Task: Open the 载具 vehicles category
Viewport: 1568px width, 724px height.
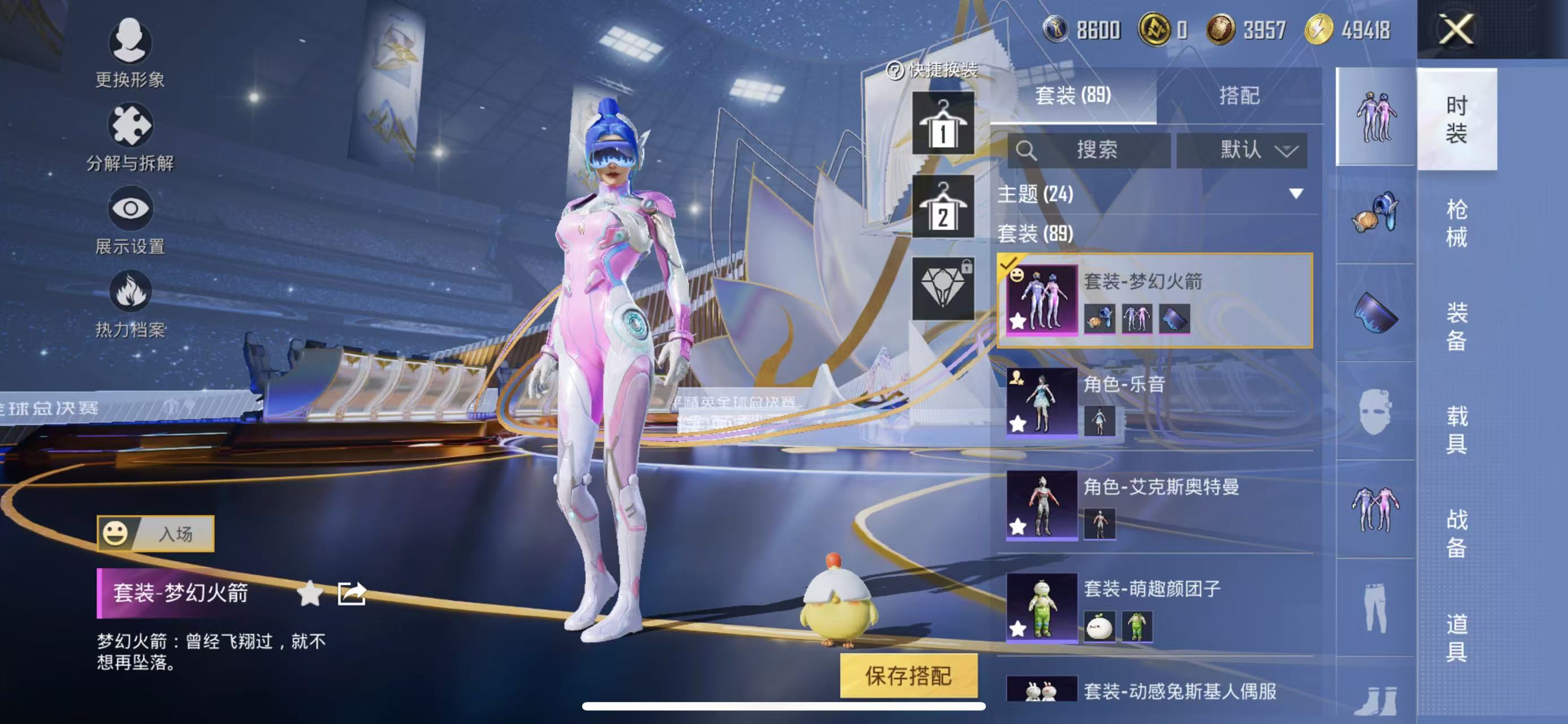Action: tap(1456, 430)
